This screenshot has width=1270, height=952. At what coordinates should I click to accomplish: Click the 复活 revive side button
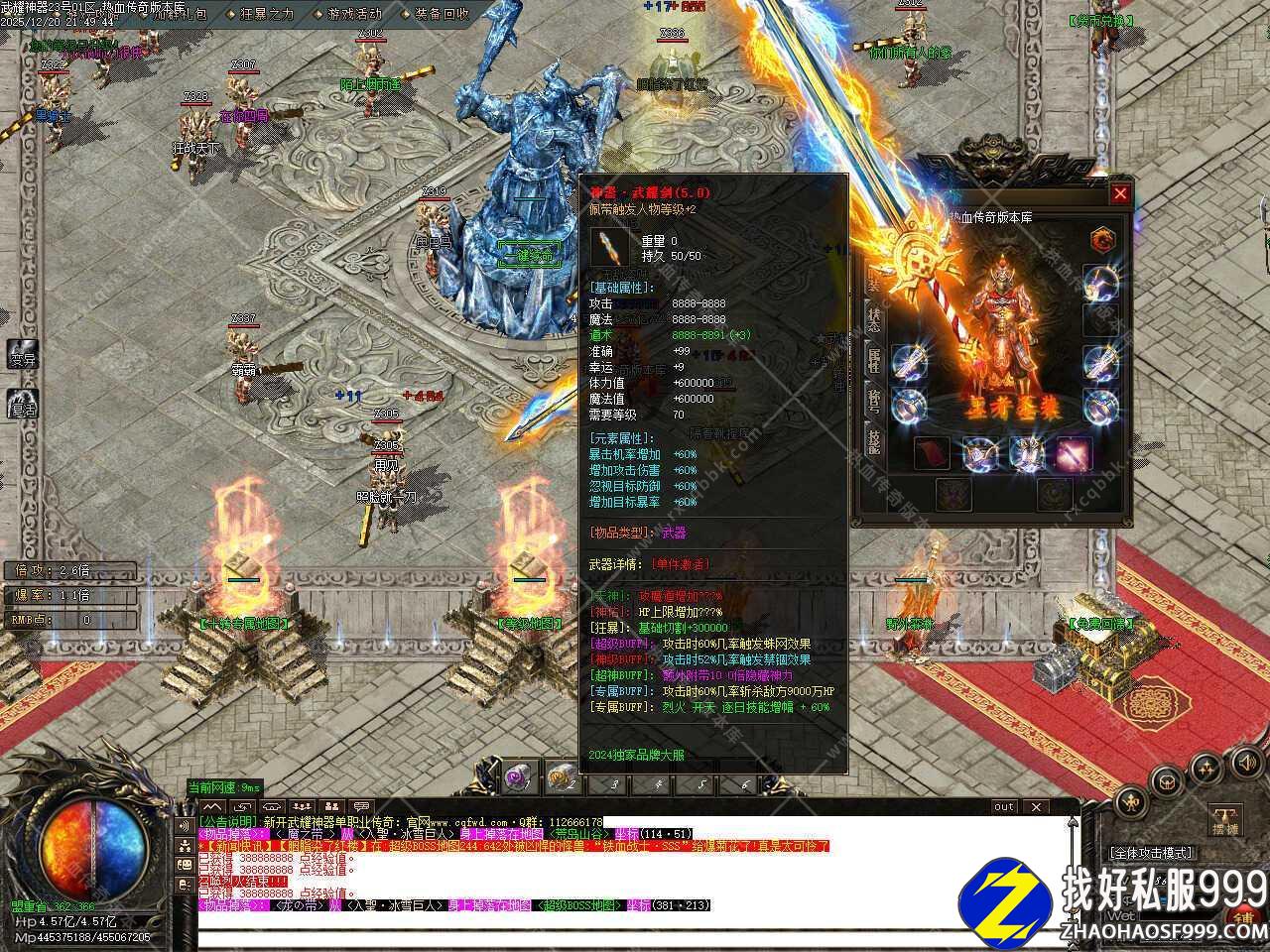pos(22,407)
